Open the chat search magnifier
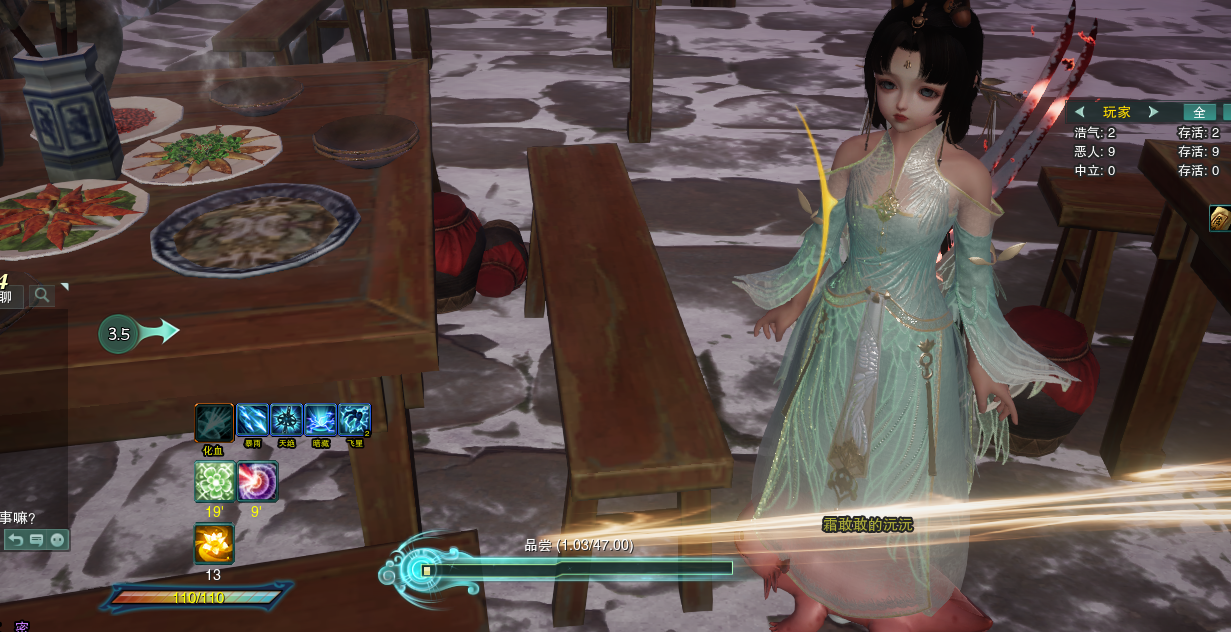 42,295
